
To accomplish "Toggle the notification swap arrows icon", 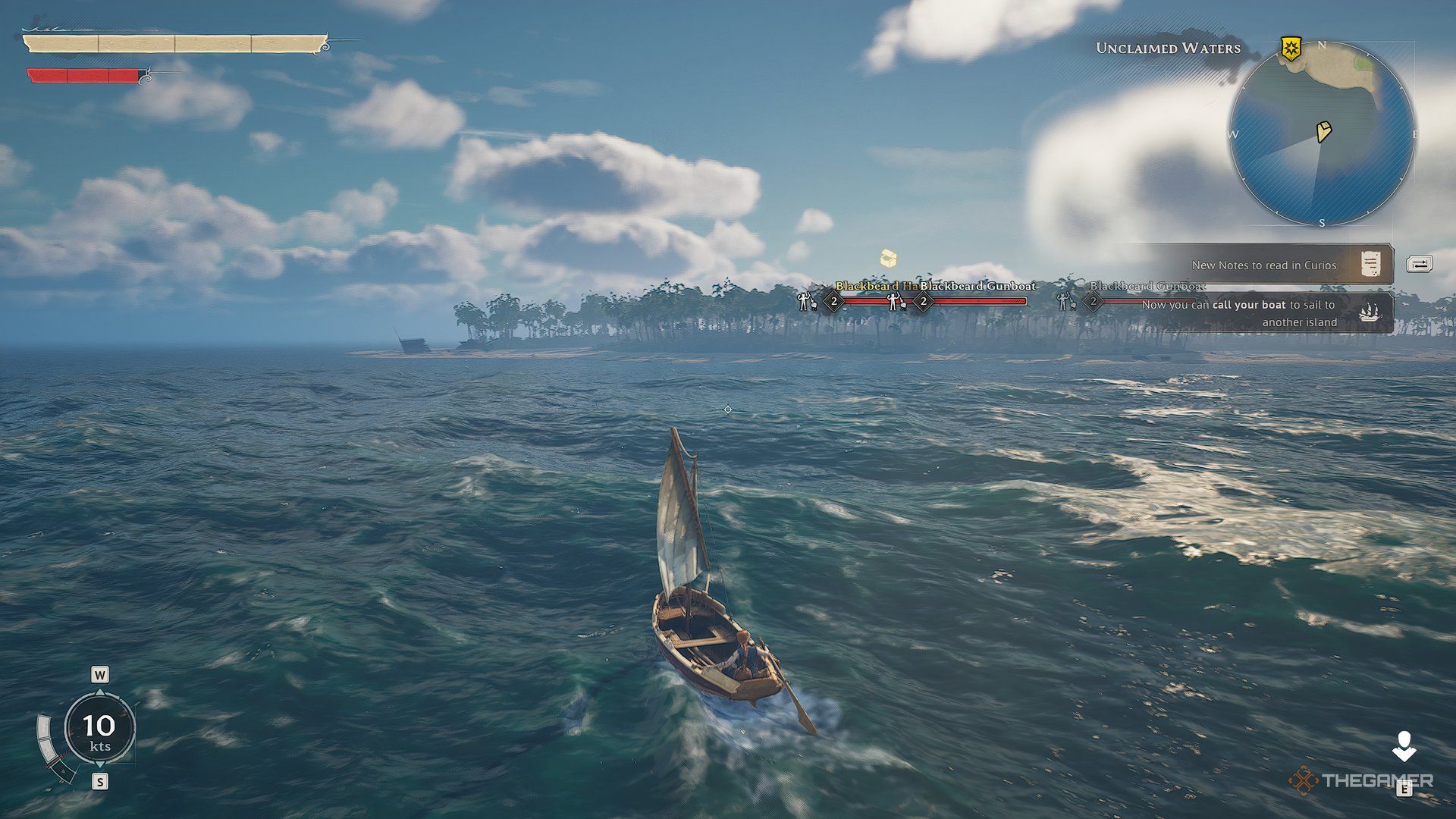I will tap(1419, 264).
